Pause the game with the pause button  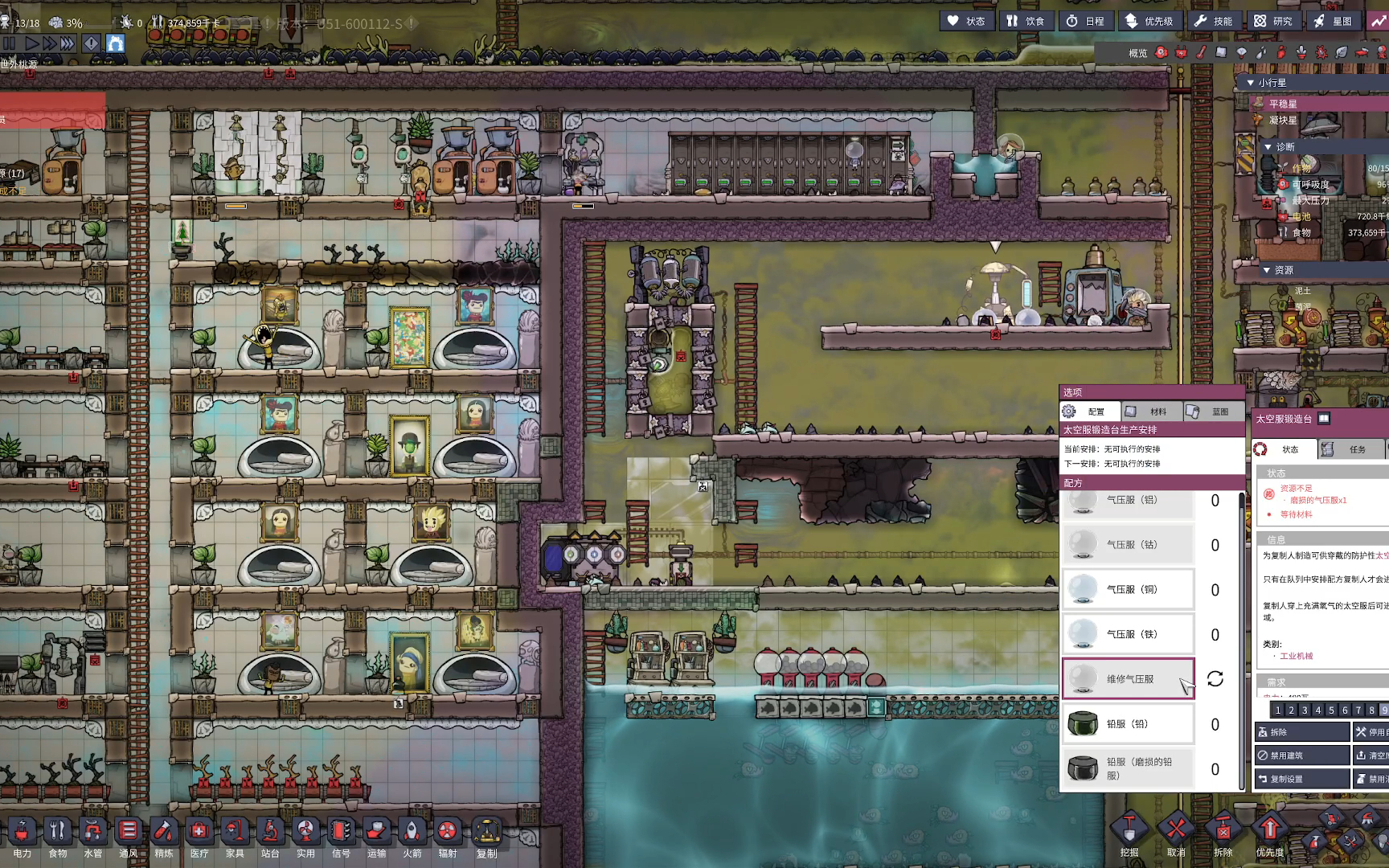[x=10, y=43]
